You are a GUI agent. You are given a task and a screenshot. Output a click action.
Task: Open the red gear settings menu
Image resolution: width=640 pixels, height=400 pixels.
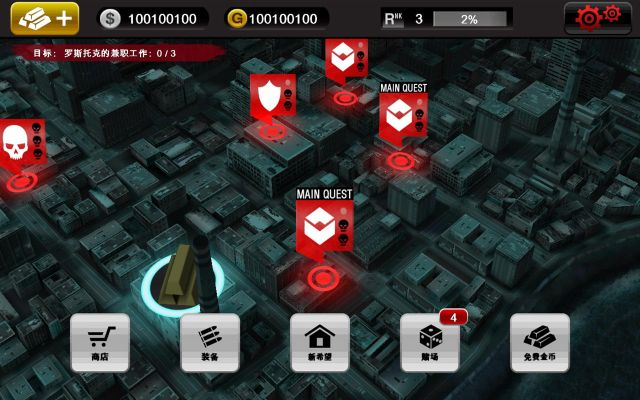pos(597,18)
